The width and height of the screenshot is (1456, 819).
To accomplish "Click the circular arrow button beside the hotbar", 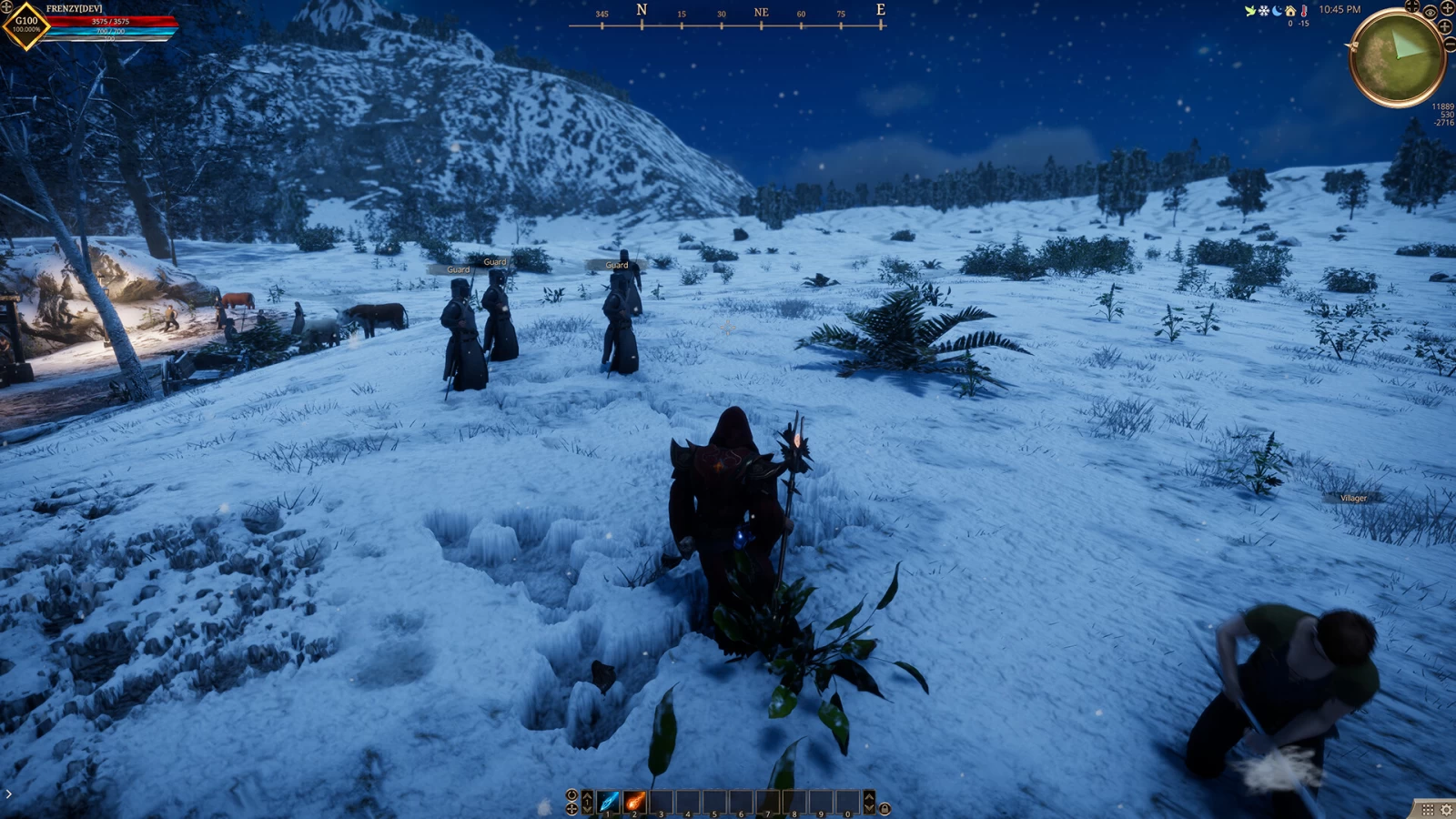I will point(571,795).
